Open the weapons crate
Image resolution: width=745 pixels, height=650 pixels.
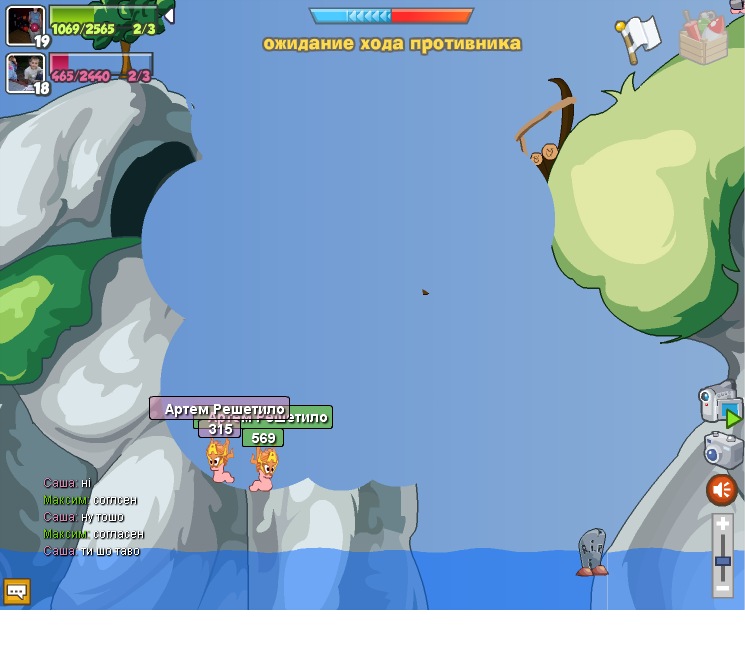tap(703, 38)
